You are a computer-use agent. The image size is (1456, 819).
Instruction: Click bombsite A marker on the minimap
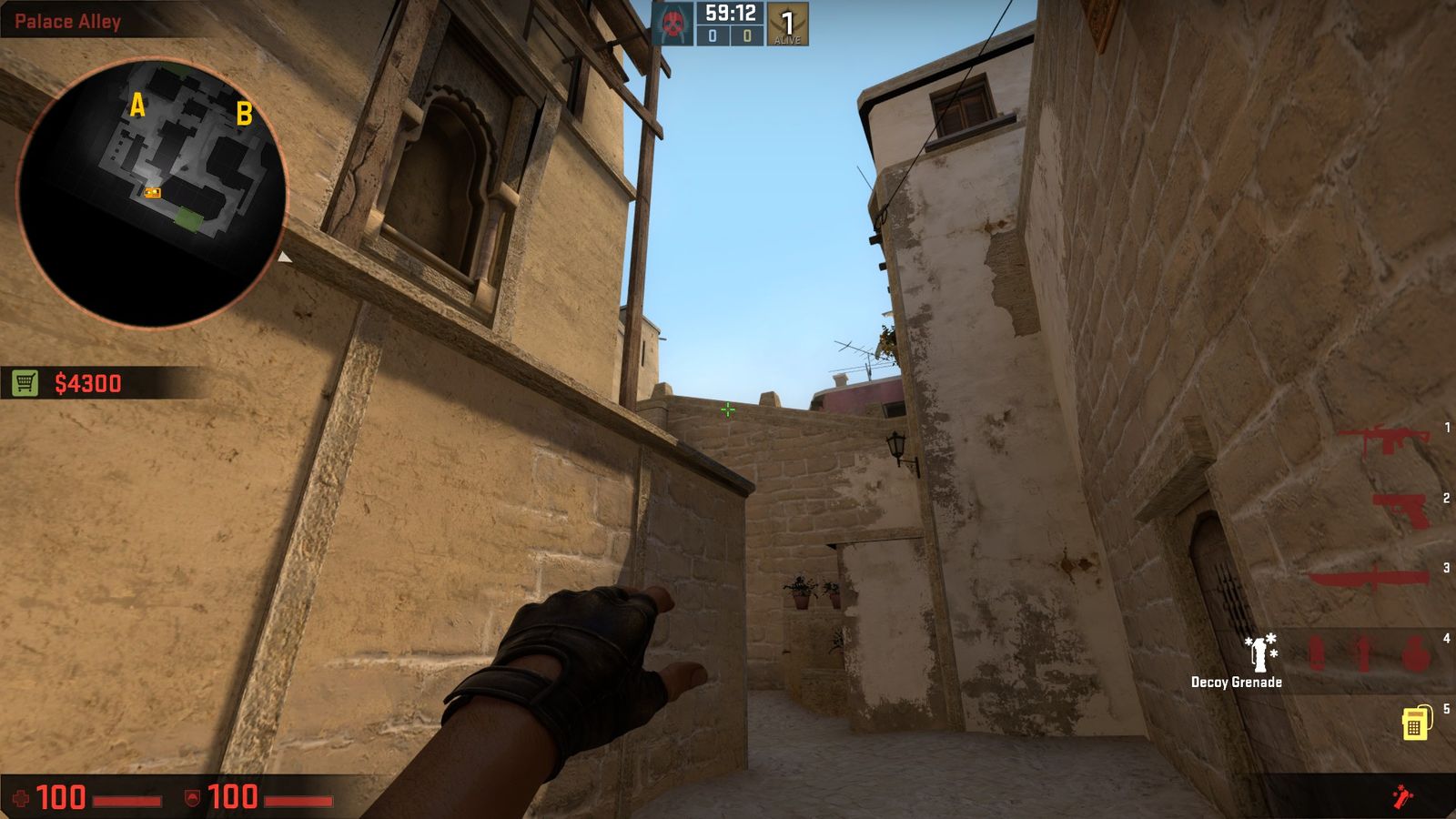(137, 106)
